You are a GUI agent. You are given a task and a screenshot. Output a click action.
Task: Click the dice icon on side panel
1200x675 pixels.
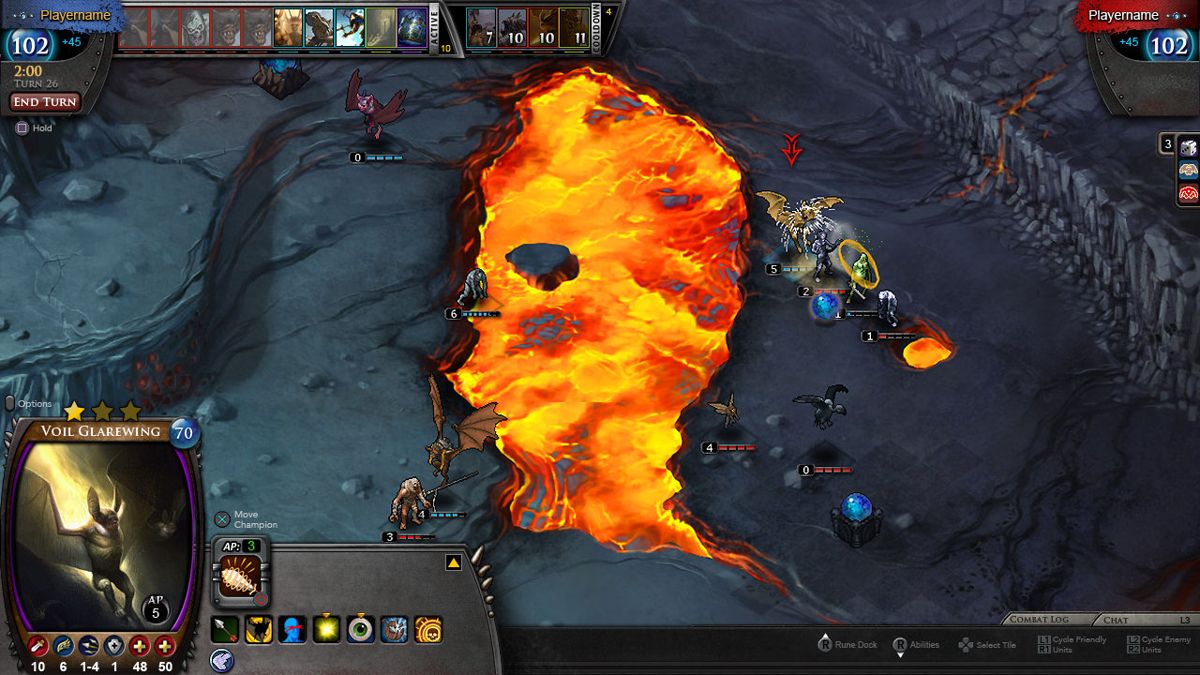[1188, 147]
